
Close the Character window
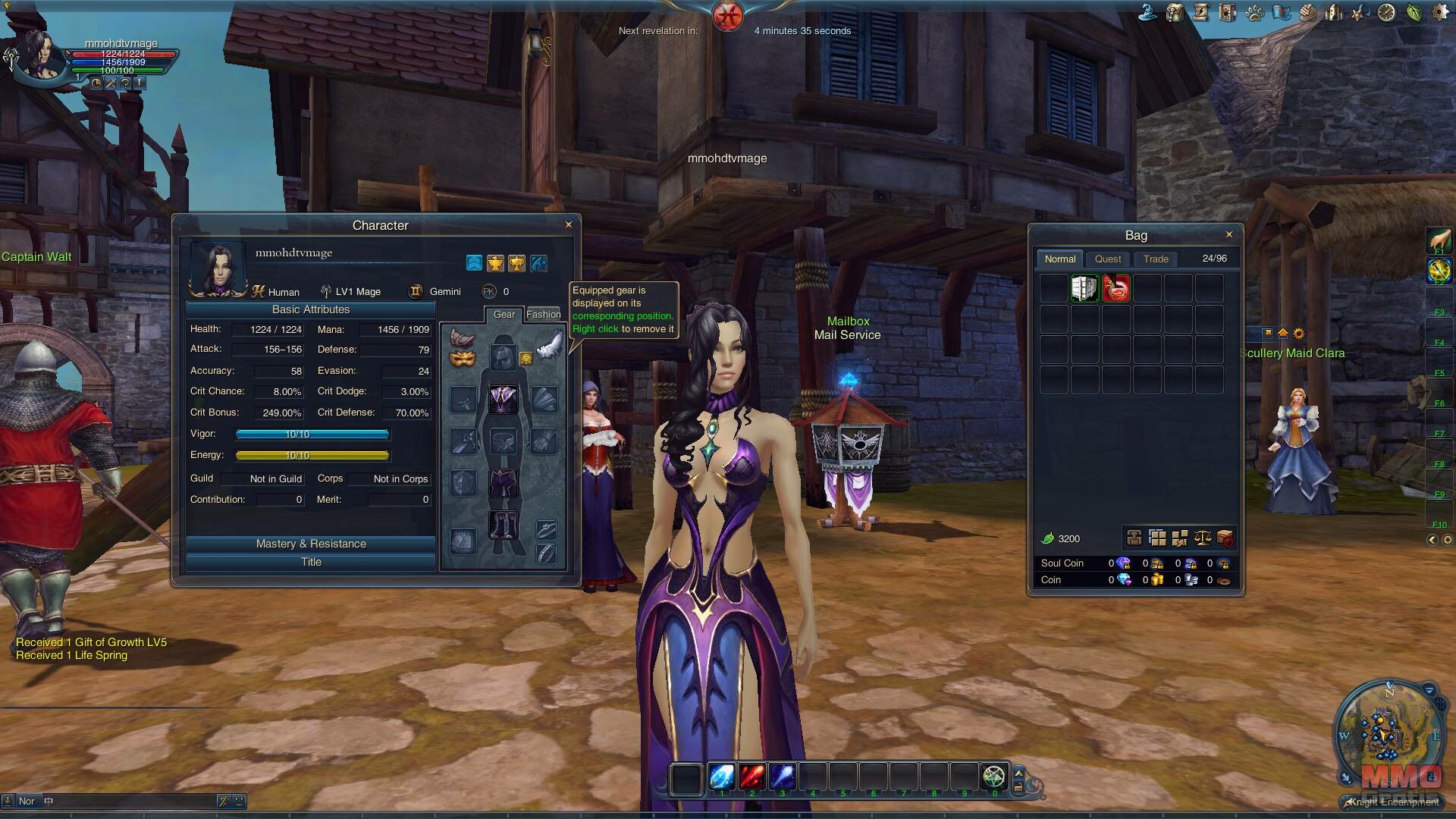tap(569, 224)
